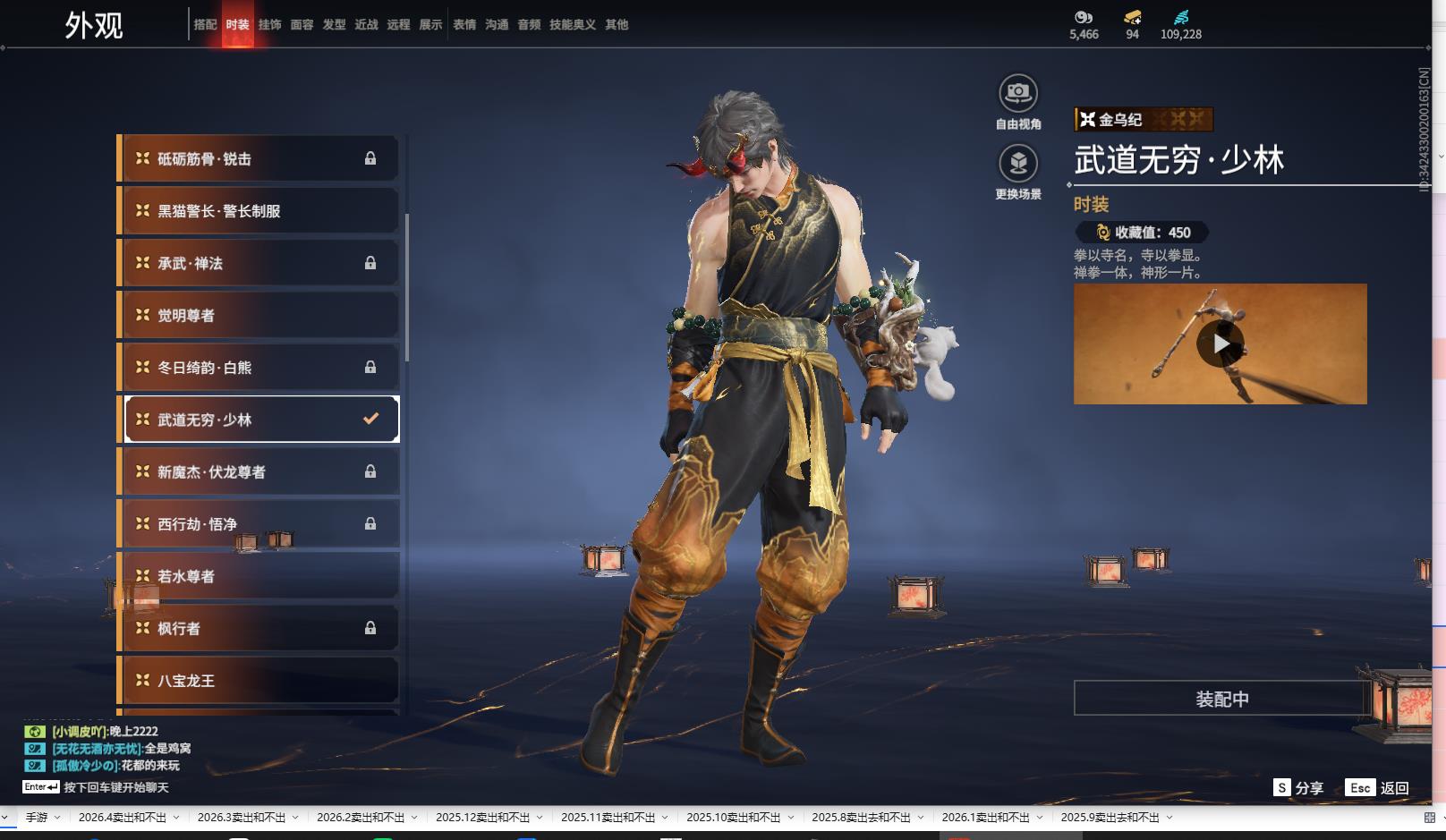The width and height of the screenshot is (1446, 840).
Task: Select the 八宝龙王 outfit row
Action: coord(259,681)
